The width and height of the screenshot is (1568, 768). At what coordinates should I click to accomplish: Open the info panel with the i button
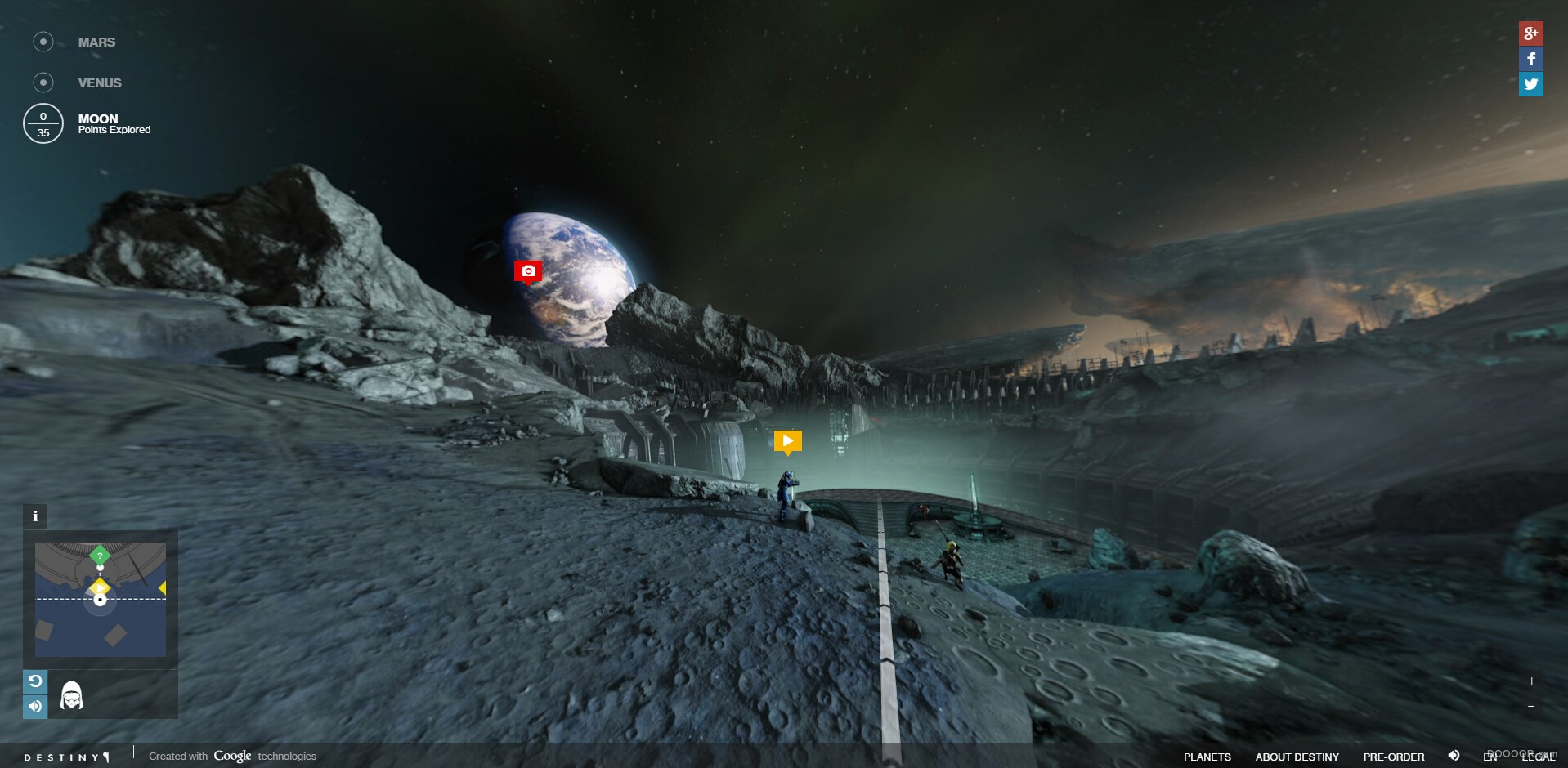point(35,516)
